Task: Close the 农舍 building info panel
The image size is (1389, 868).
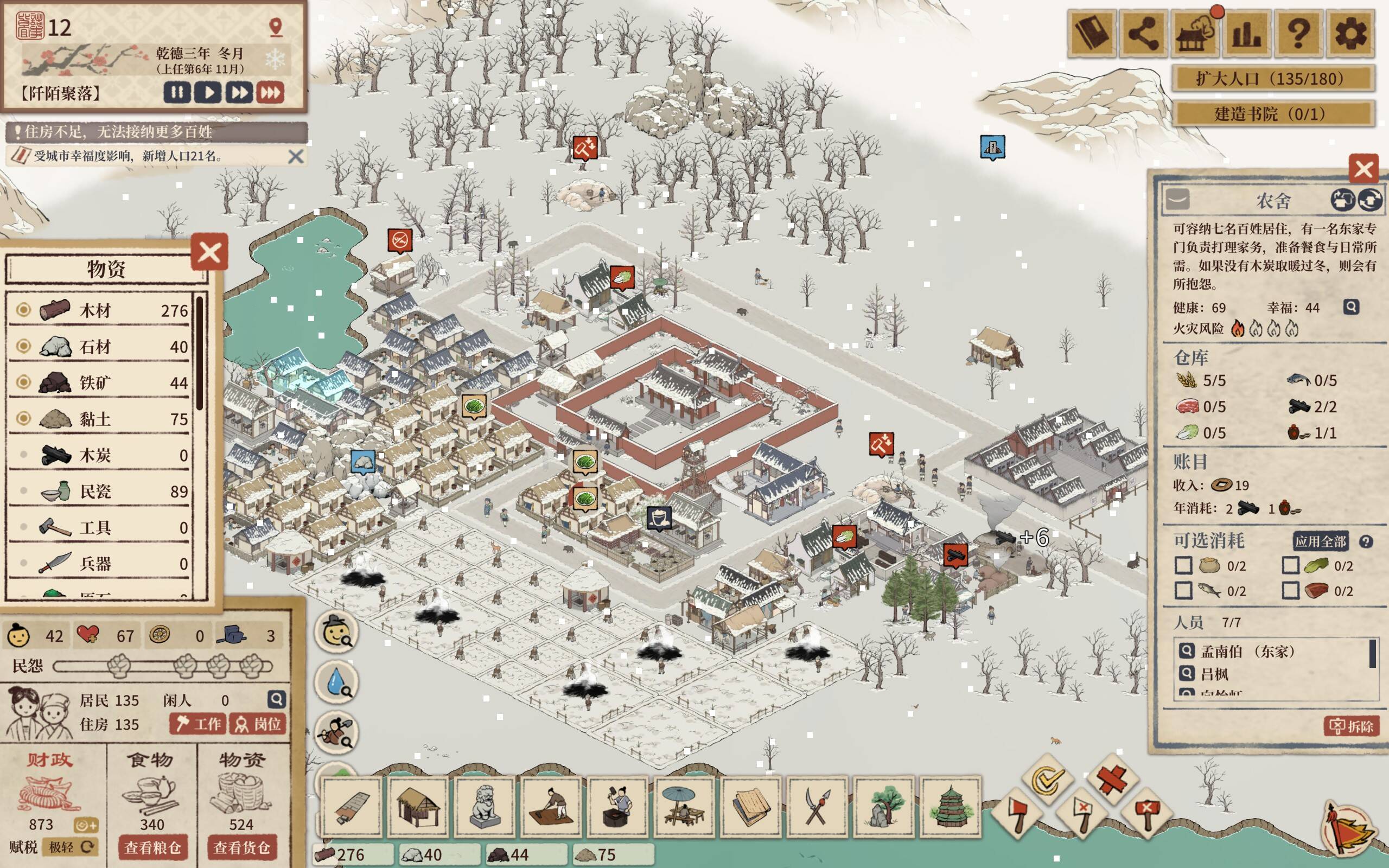Action: [x=1363, y=169]
